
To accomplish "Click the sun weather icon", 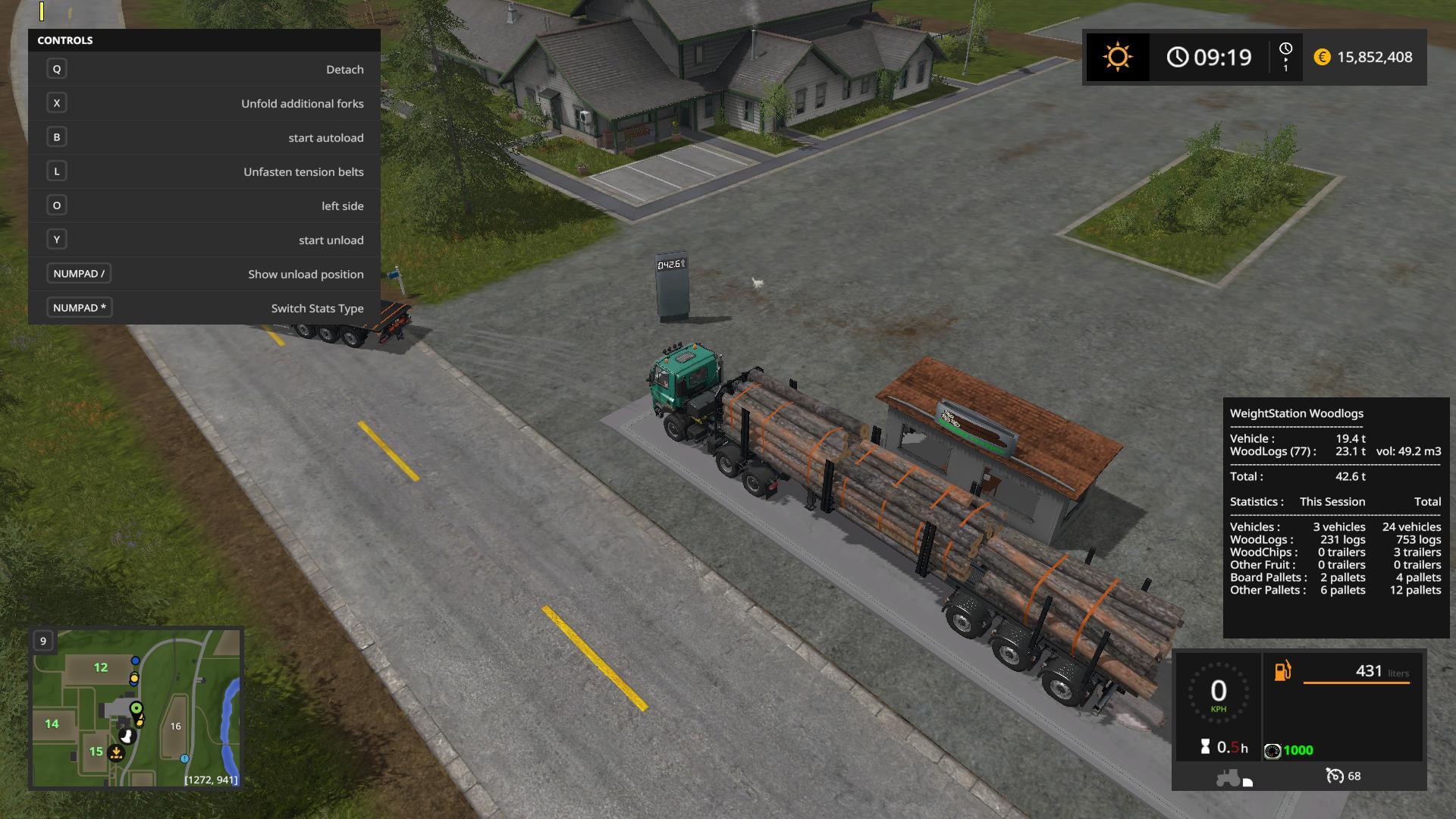I will (x=1117, y=58).
